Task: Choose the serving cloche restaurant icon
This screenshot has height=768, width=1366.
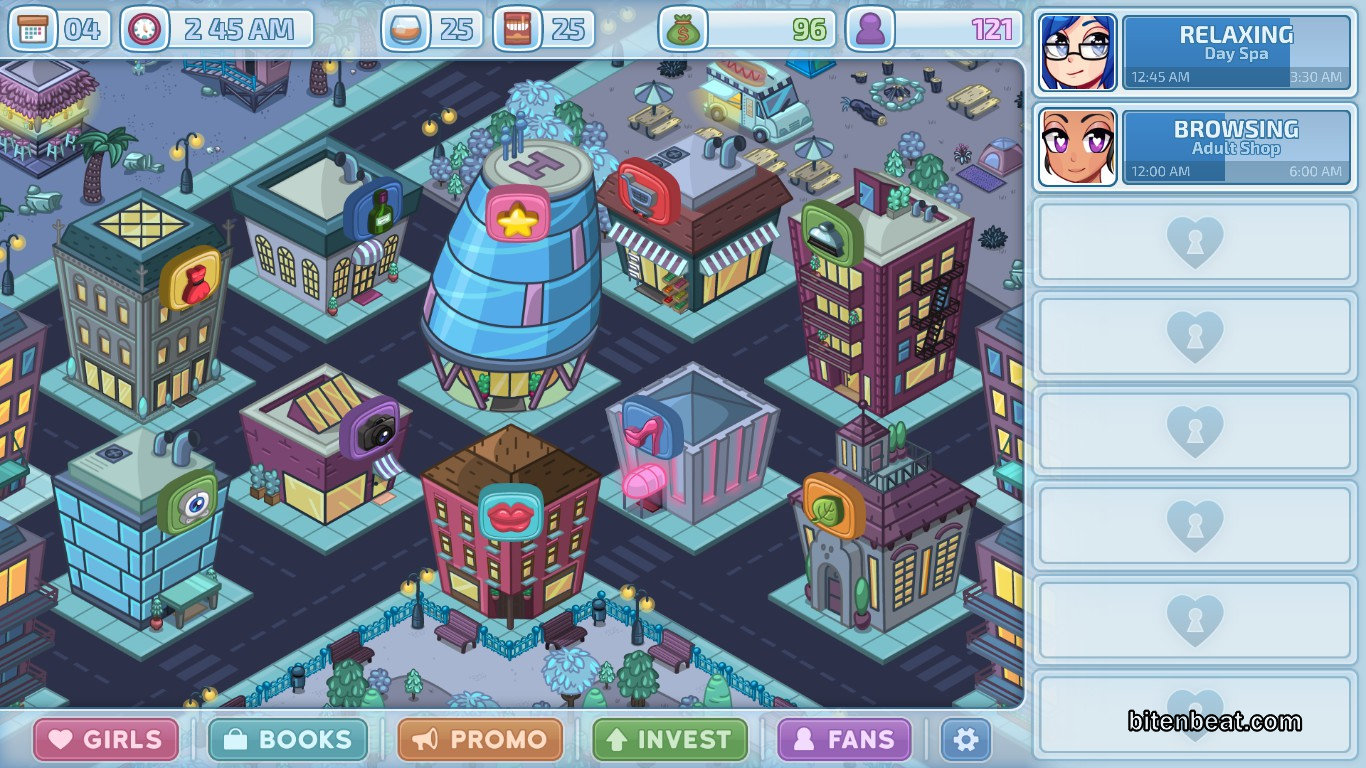Action: point(830,231)
